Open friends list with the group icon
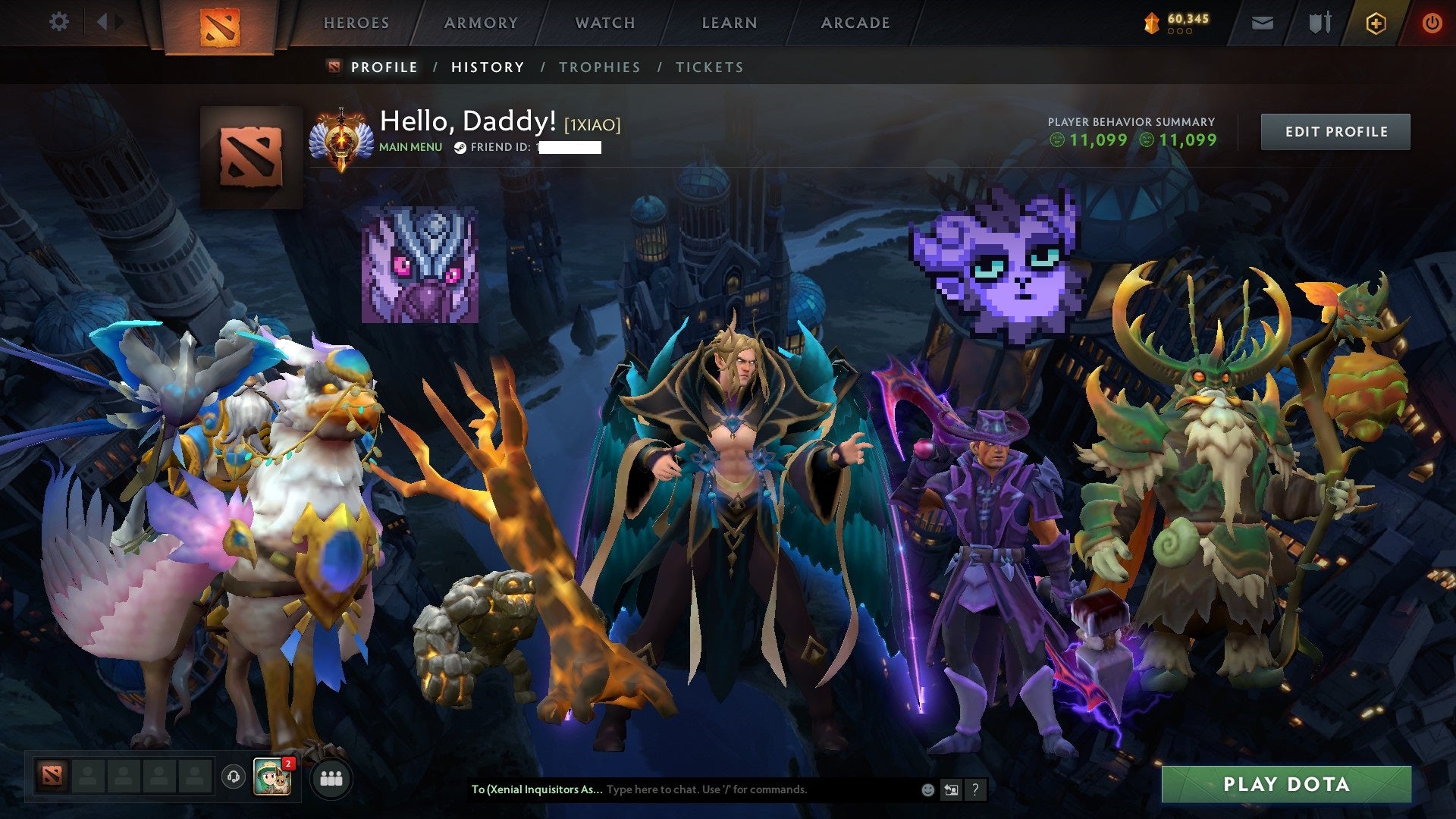 [x=330, y=778]
